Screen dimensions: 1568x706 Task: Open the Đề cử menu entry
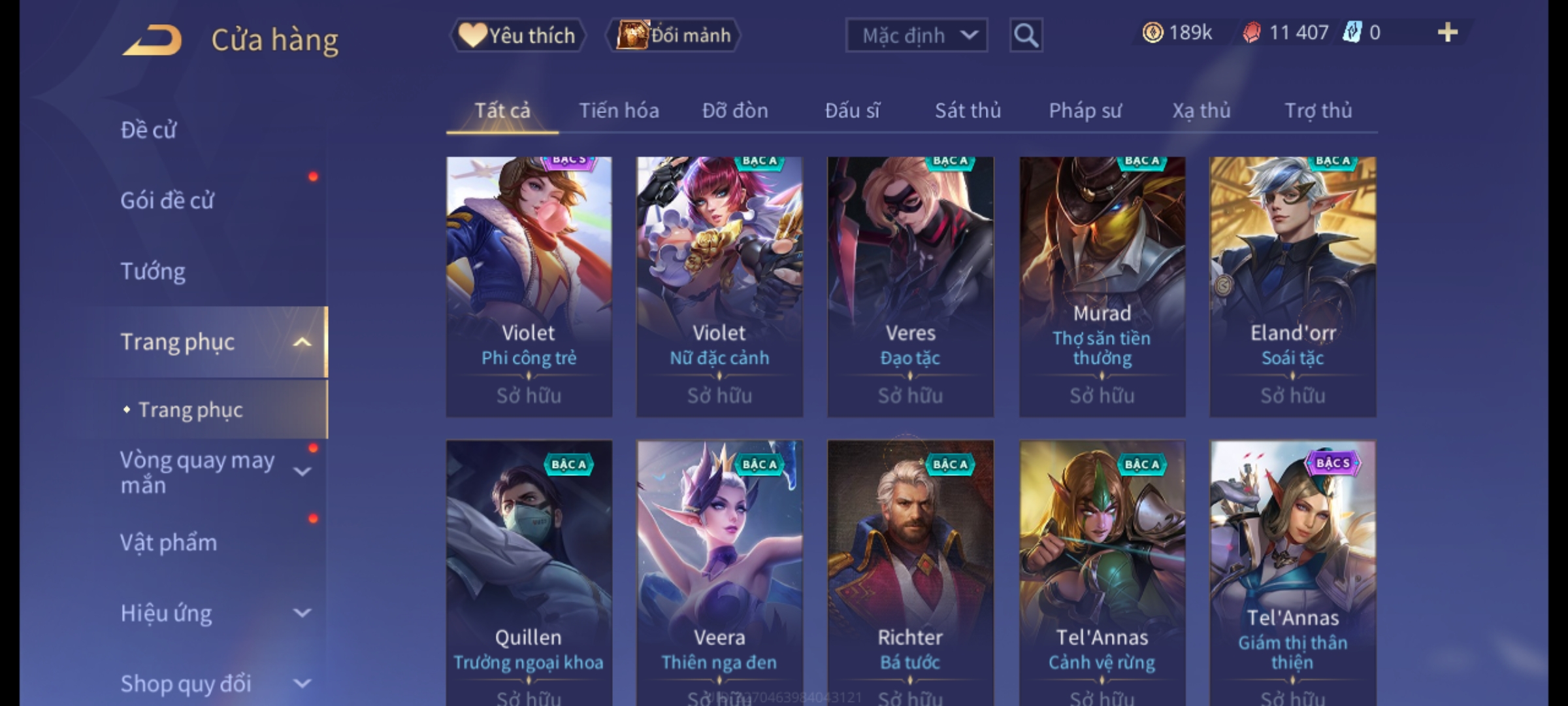tap(149, 130)
